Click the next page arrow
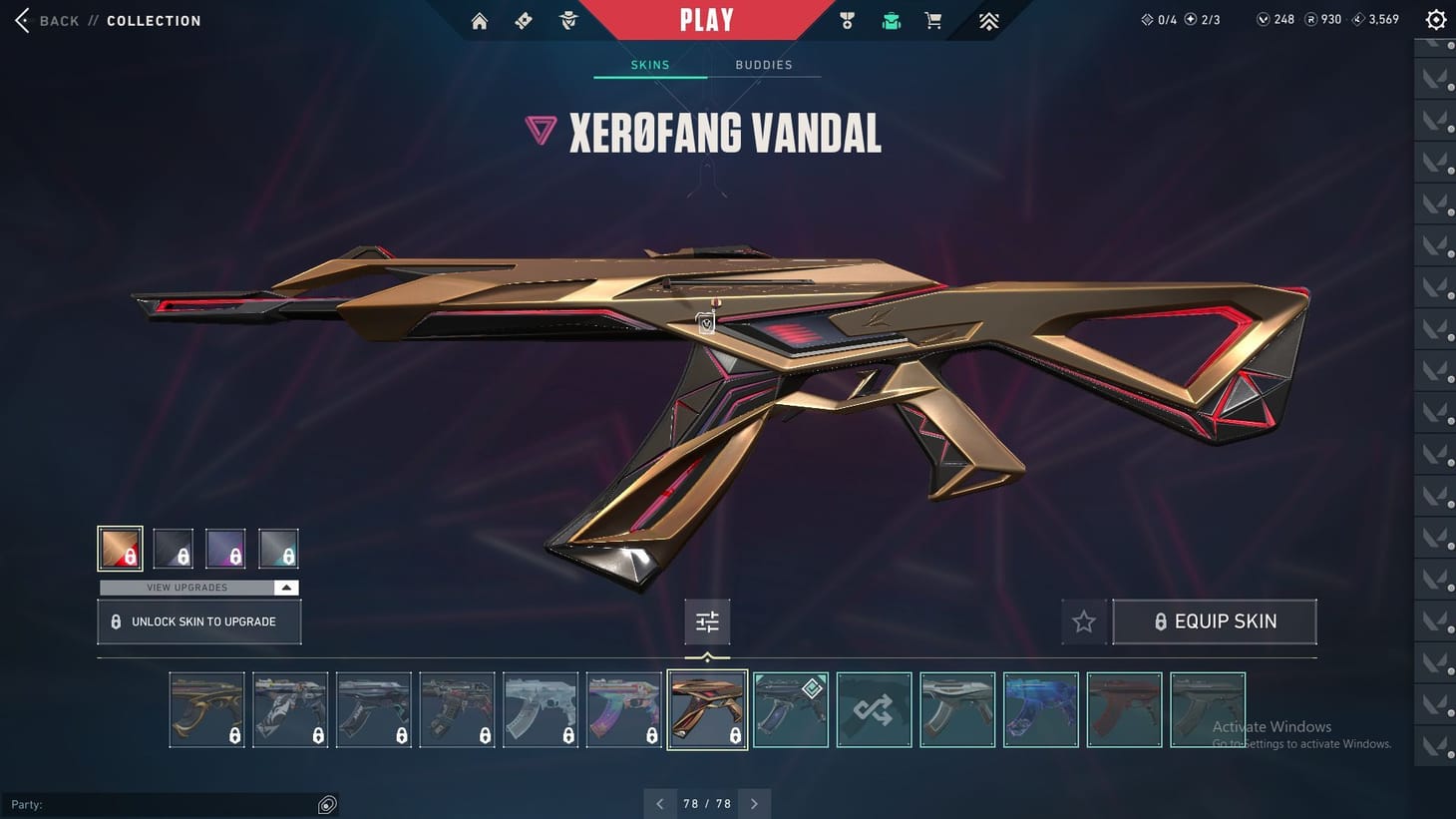Image resolution: width=1456 pixels, height=819 pixels. [x=755, y=803]
